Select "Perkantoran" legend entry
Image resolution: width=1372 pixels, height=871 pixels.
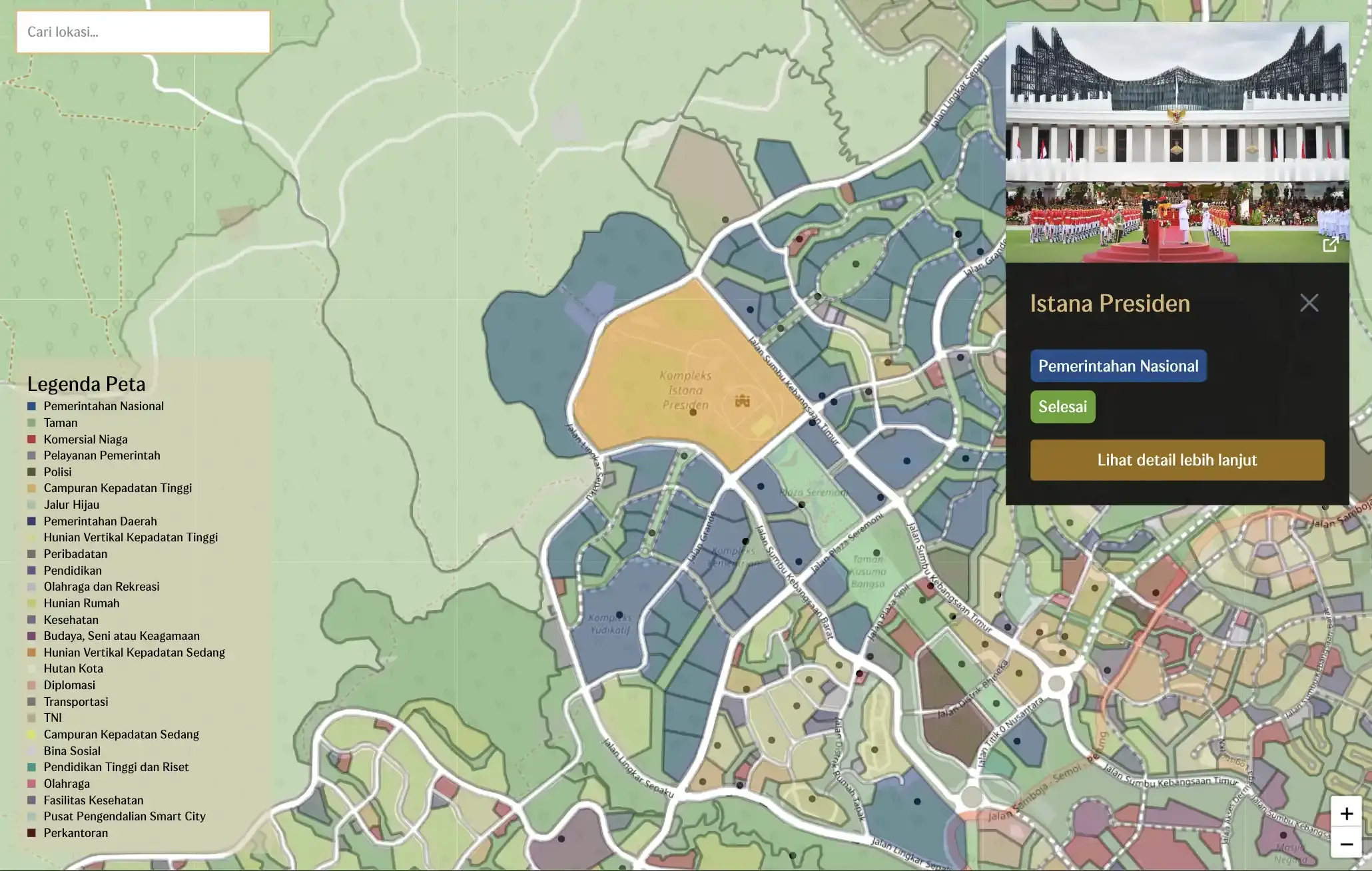pos(76,833)
